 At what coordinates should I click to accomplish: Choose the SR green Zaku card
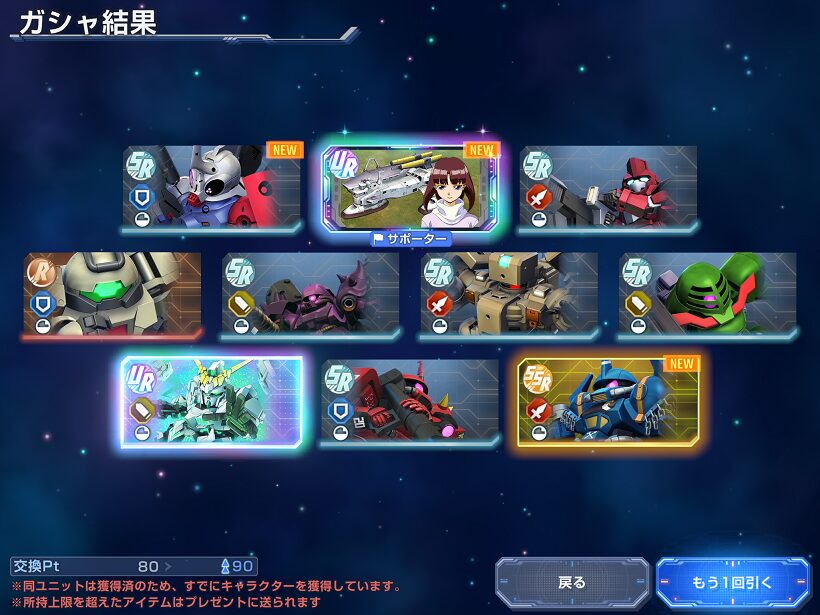coord(708,294)
